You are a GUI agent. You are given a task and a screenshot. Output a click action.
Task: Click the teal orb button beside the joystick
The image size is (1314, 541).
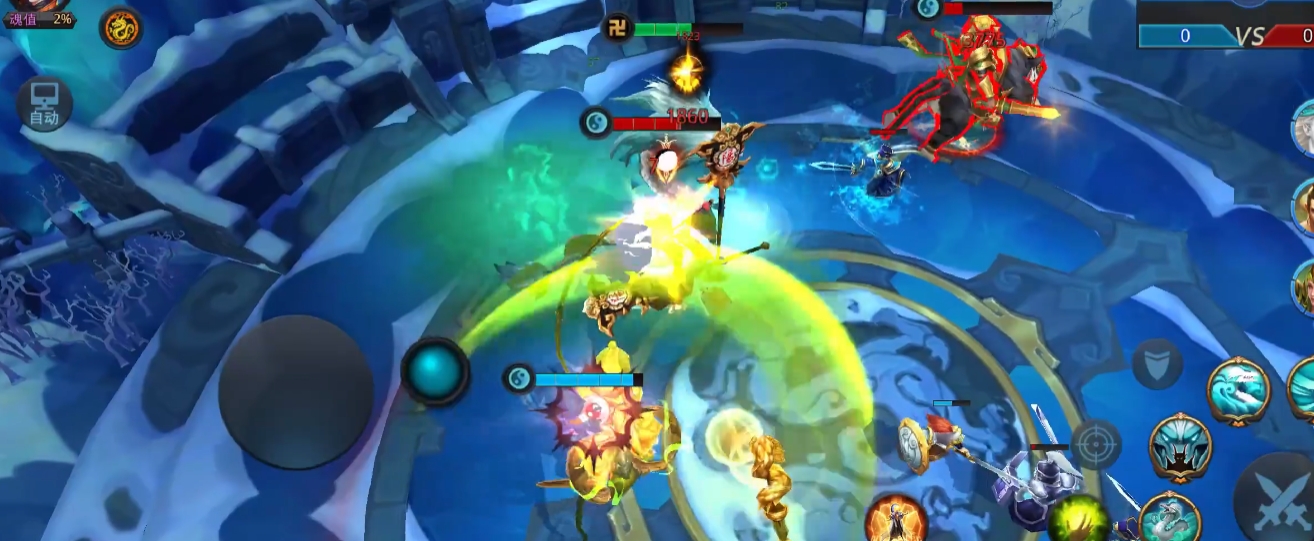pyautogui.click(x=435, y=371)
